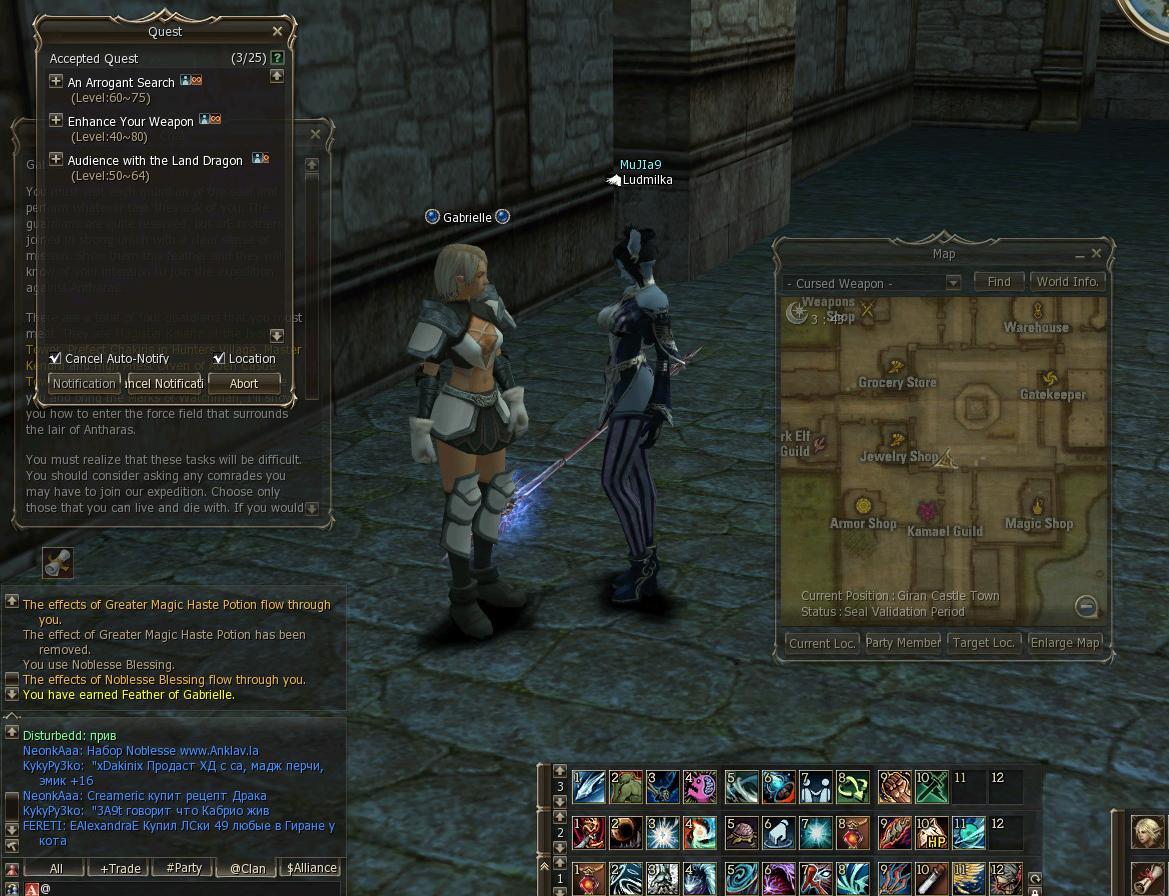Open World Info. on the map
Viewport: 1169px width, 896px height.
[x=1067, y=282]
